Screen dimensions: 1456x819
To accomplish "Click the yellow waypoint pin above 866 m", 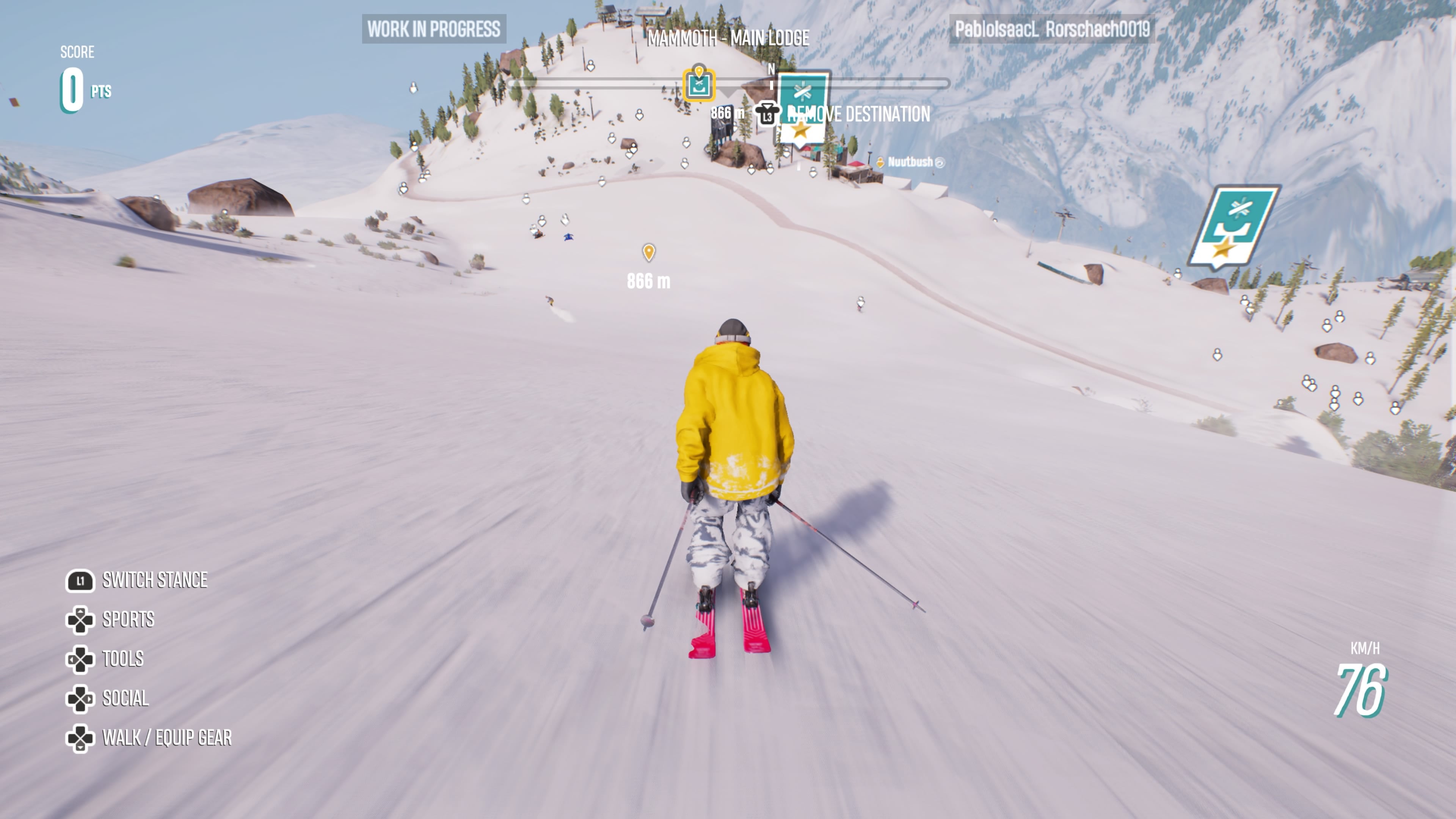I will pyautogui.click(x=649, y=252).
